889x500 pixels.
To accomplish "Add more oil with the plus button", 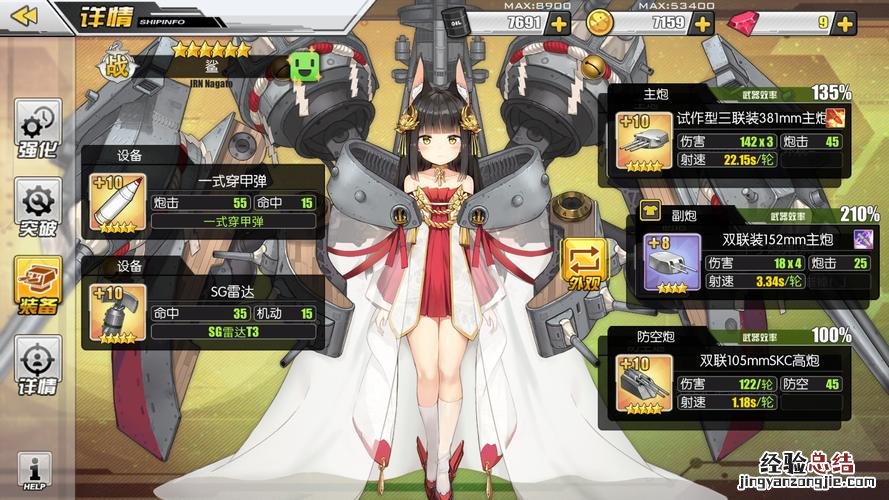I will point(557,23).
